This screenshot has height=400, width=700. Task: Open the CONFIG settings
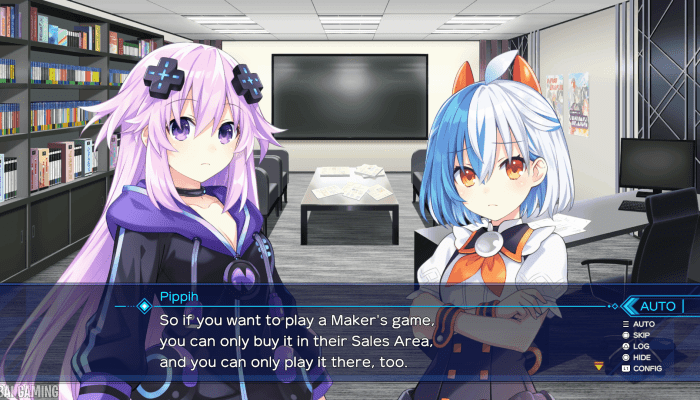coord(646,368)
